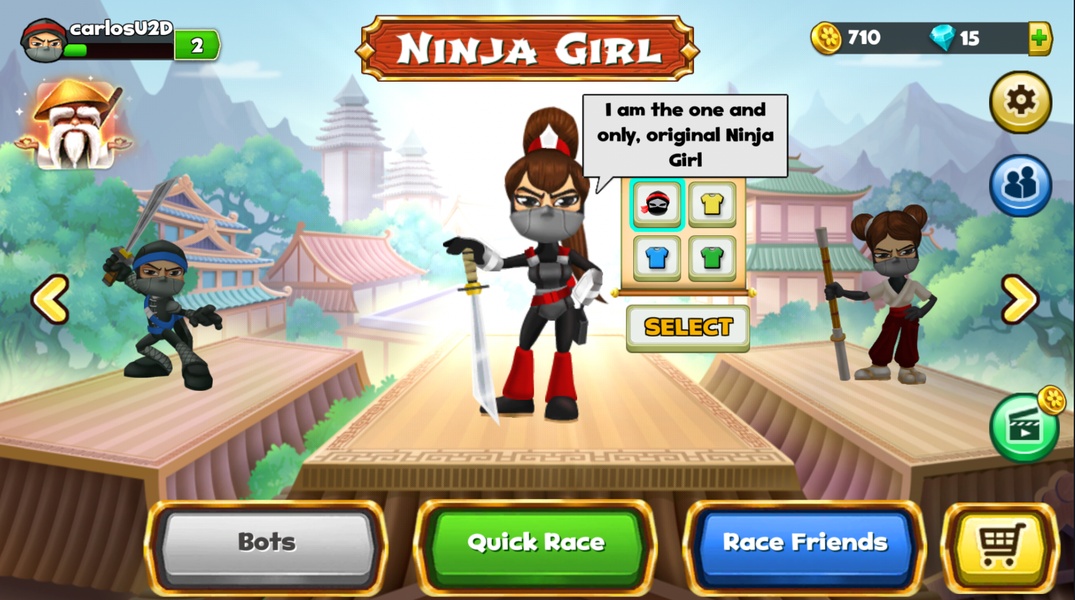The image size is (1075, 600).
Task: Go to the next character with right arrow
Action: click(1019, 299)
